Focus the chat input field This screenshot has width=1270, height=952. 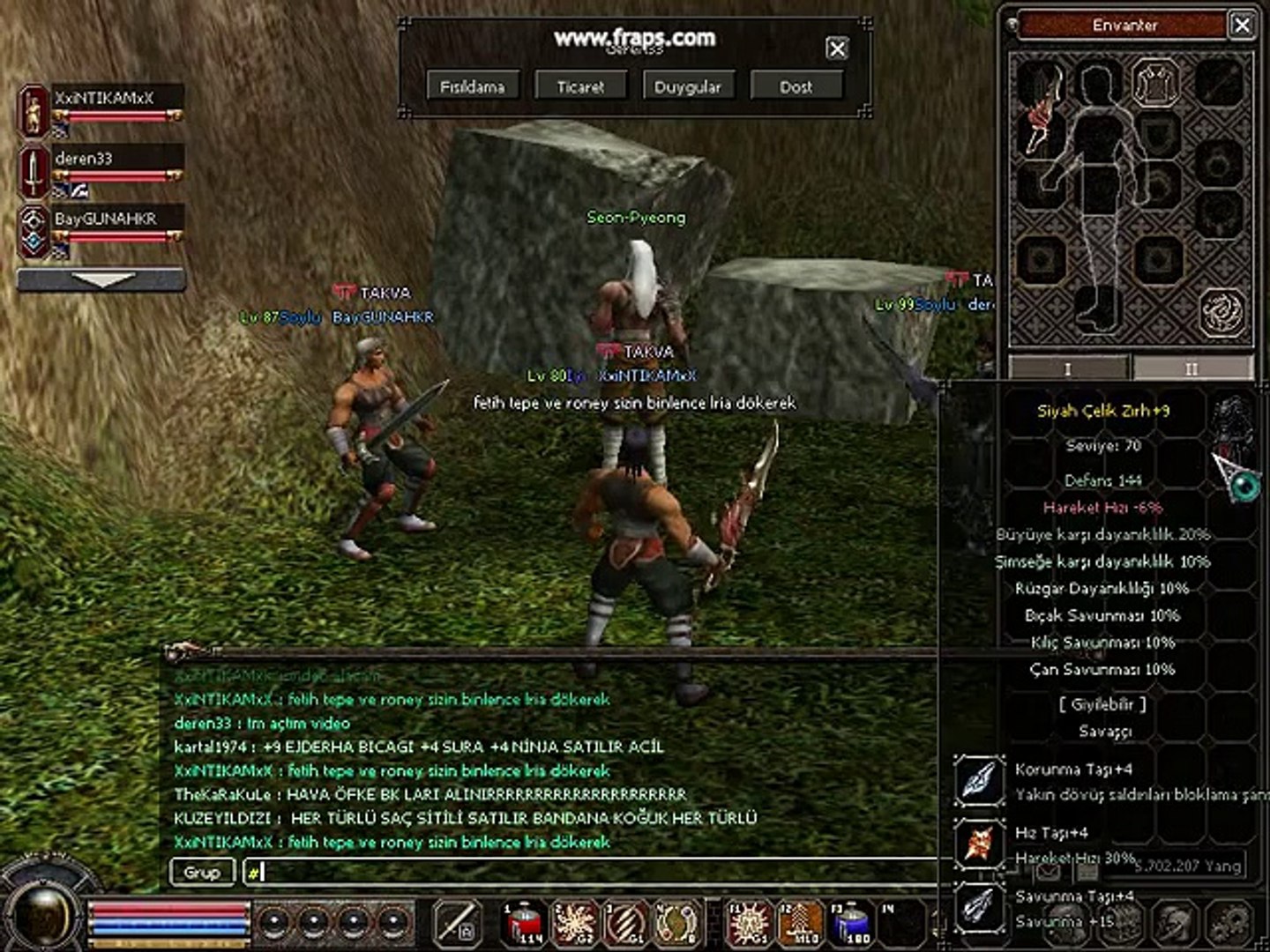(x=591, y=873)
